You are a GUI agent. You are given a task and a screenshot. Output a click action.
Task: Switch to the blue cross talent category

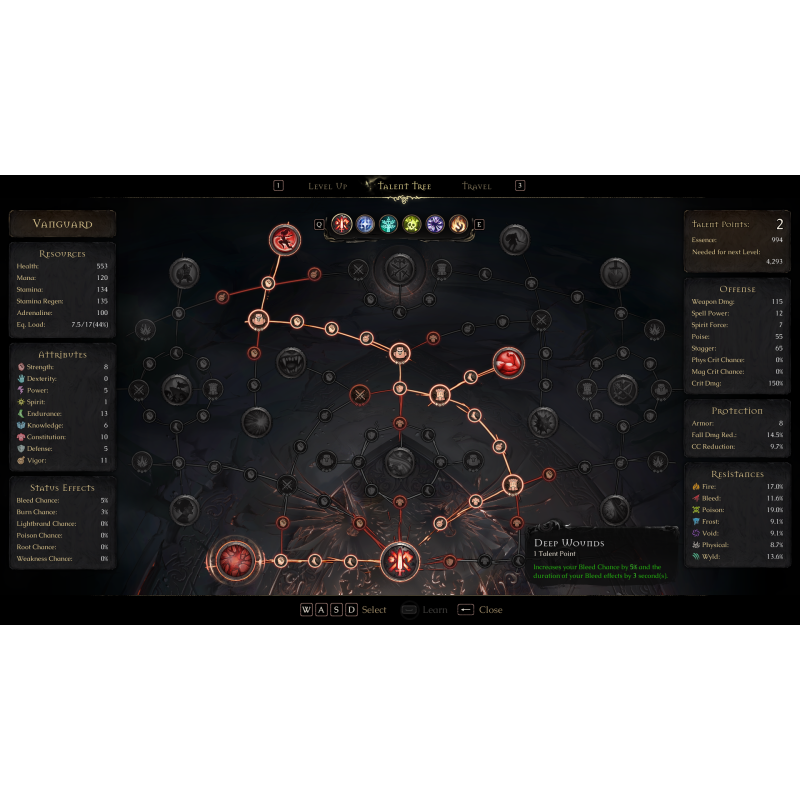click(366, 224)
